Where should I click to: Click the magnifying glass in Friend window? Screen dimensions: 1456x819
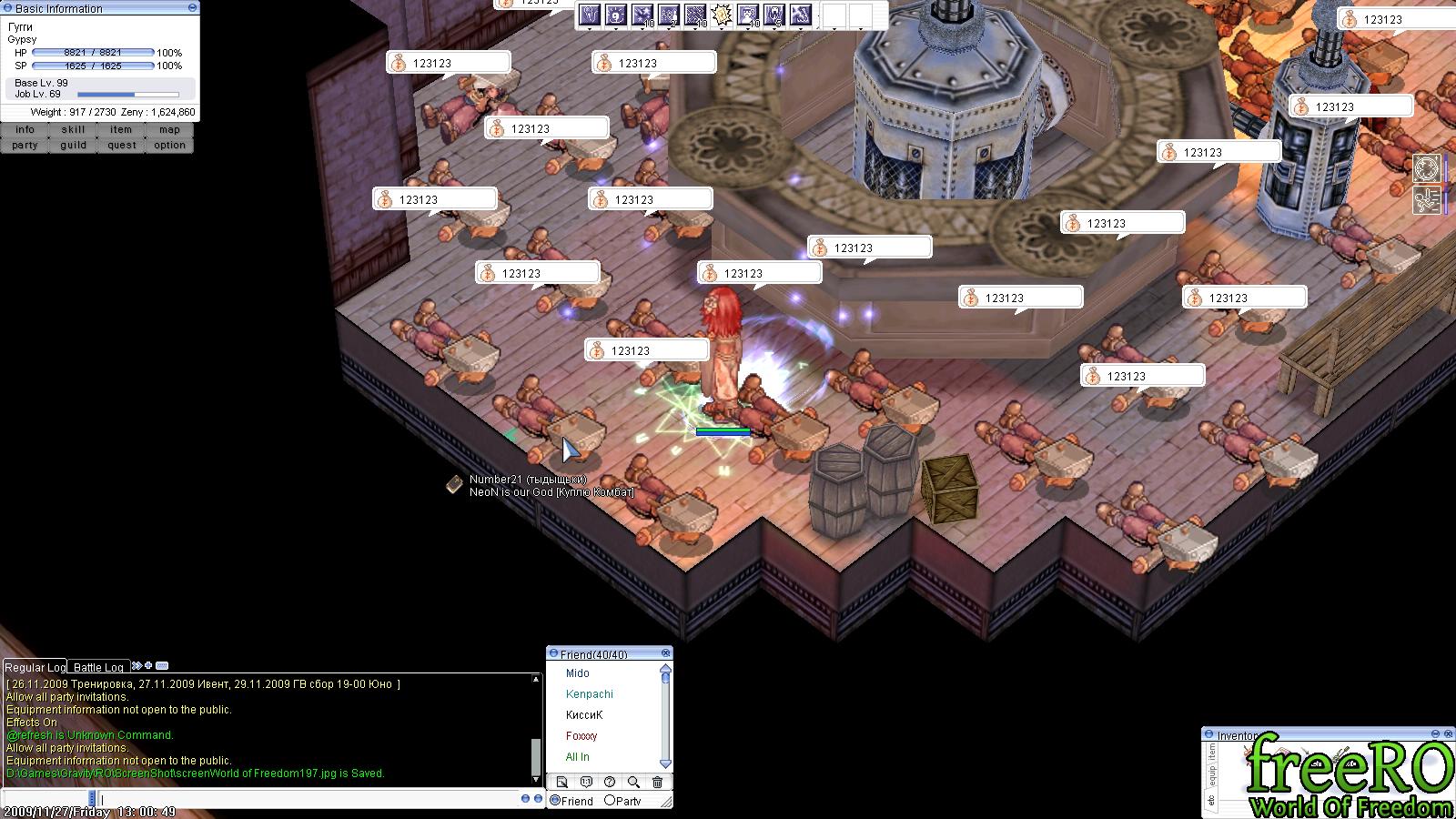click(633, 782)
